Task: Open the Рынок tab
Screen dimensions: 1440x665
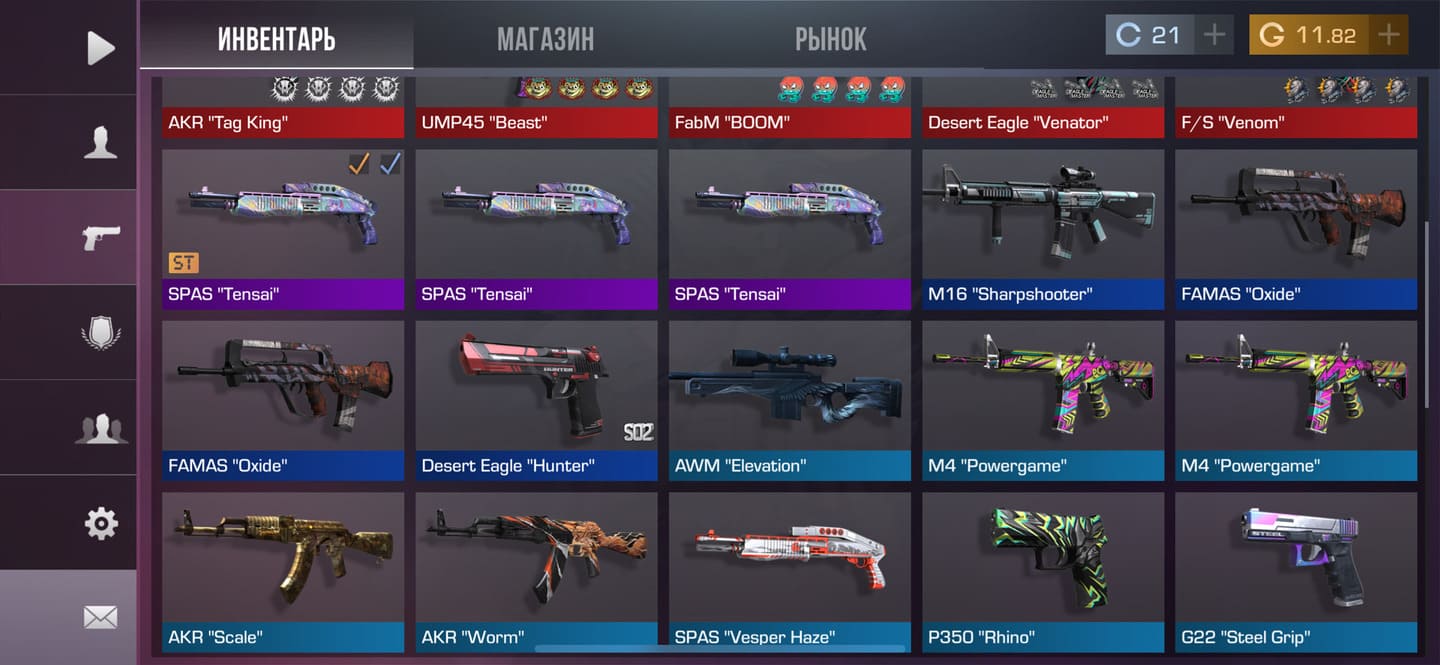Action: pyautogui.click(x=830, y=39)
